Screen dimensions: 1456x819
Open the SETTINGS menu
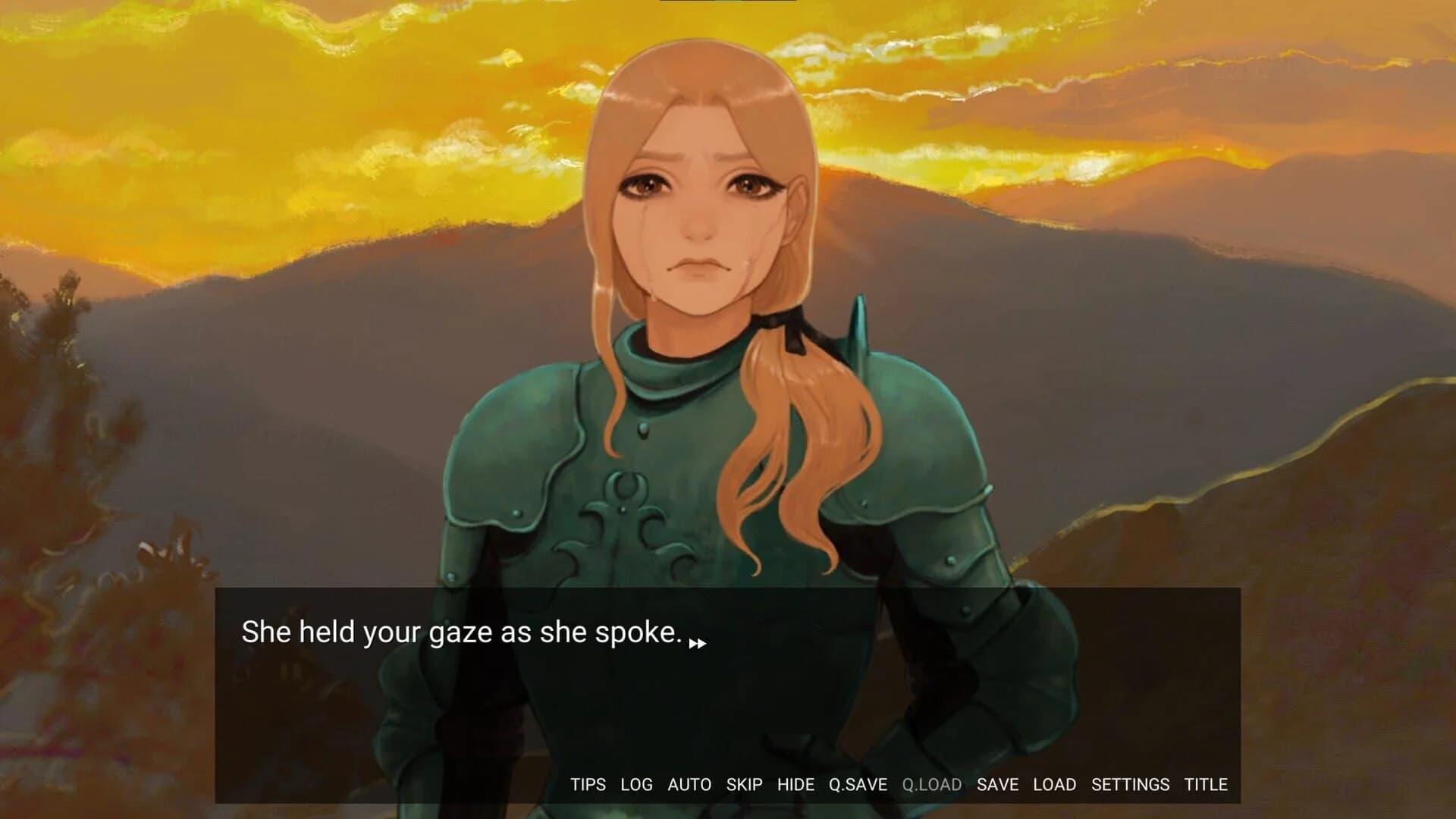pyautogui.click(x=1129, y=786)
